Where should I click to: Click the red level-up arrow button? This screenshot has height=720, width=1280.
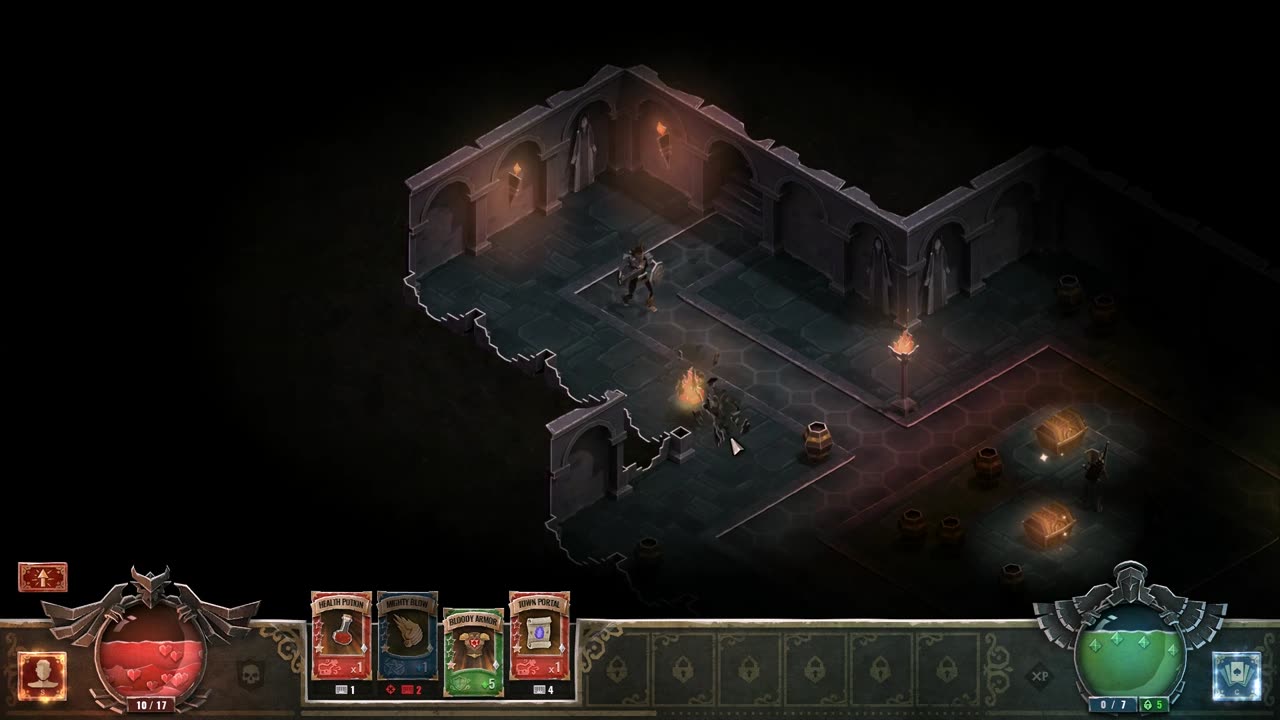click(42, 577)
